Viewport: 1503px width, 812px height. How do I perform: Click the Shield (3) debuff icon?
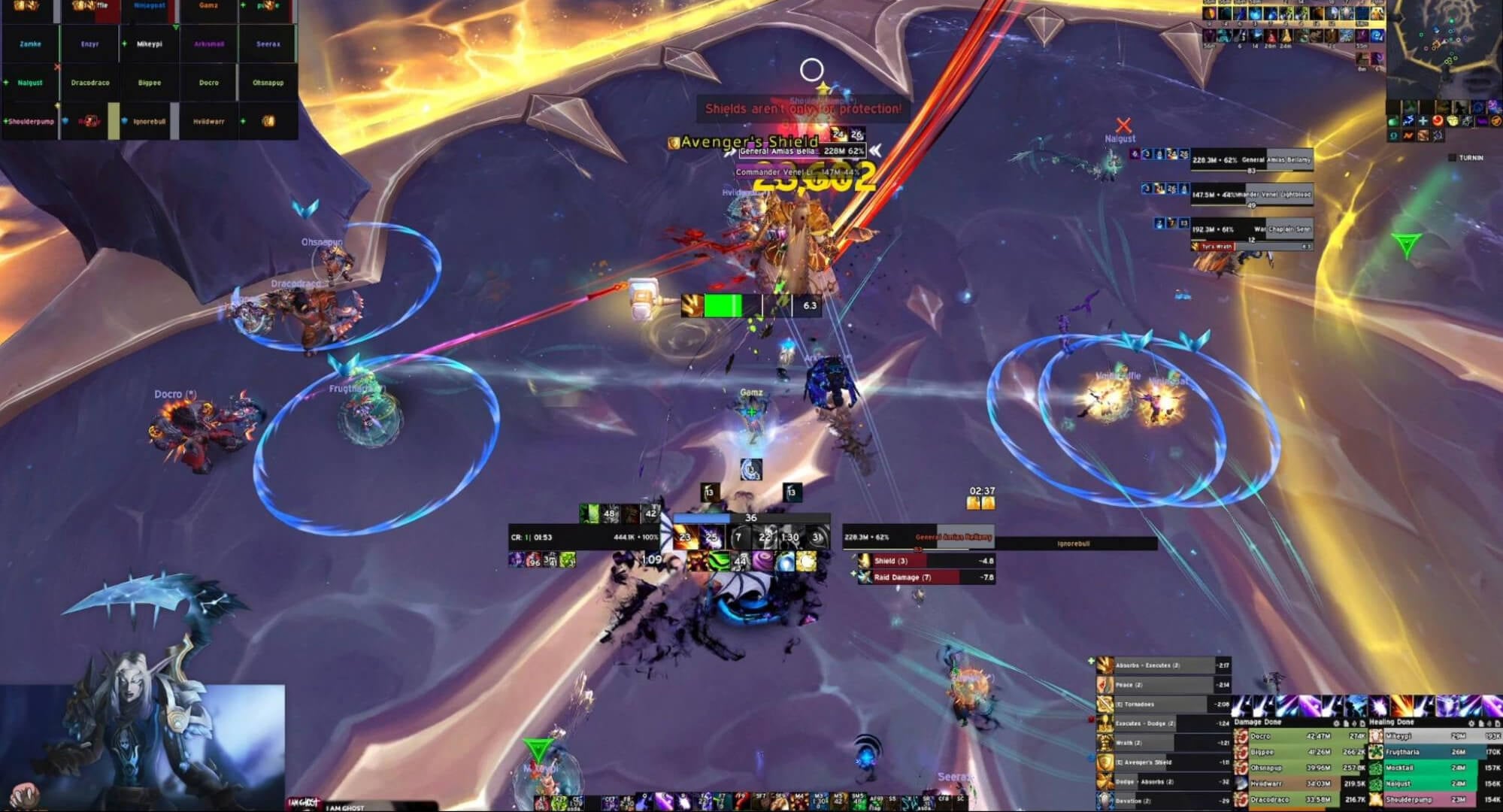coord(865,561)
